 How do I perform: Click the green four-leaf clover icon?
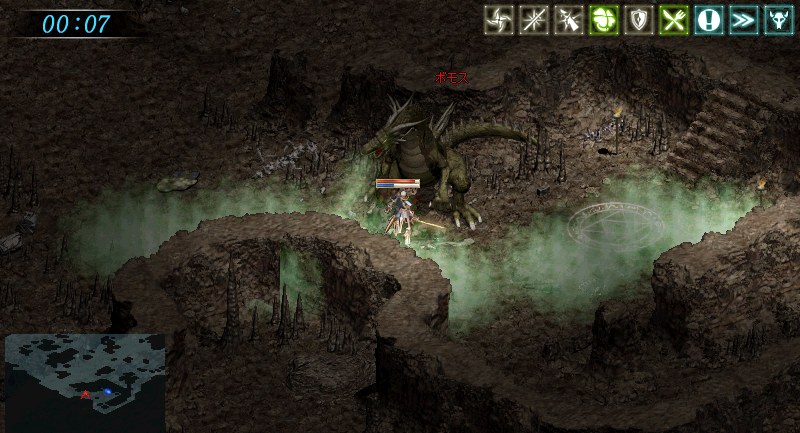pyautogui.click(x=604, y=20)
